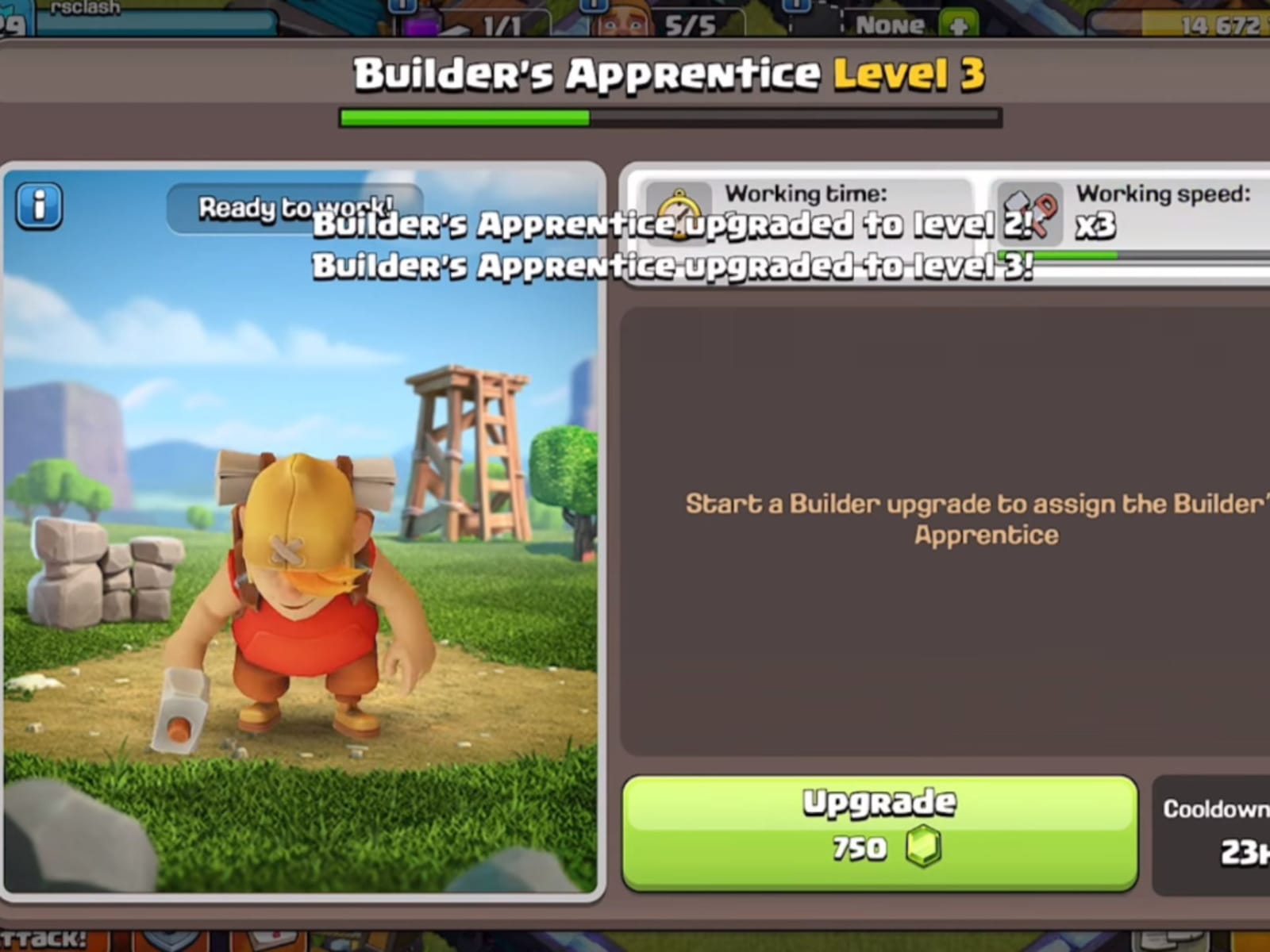Click the Builder face icon showing 5/5
This screenshot has width=1270, height=952.
[x=622, y=22]
